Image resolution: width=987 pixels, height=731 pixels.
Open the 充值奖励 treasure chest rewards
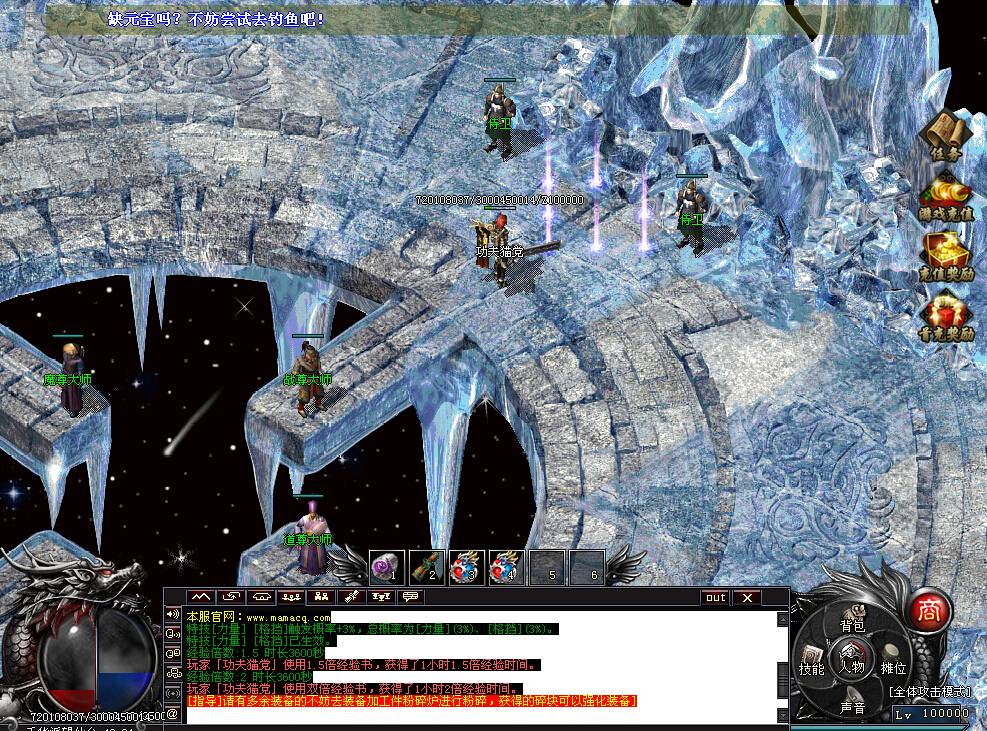click(945, 255)
